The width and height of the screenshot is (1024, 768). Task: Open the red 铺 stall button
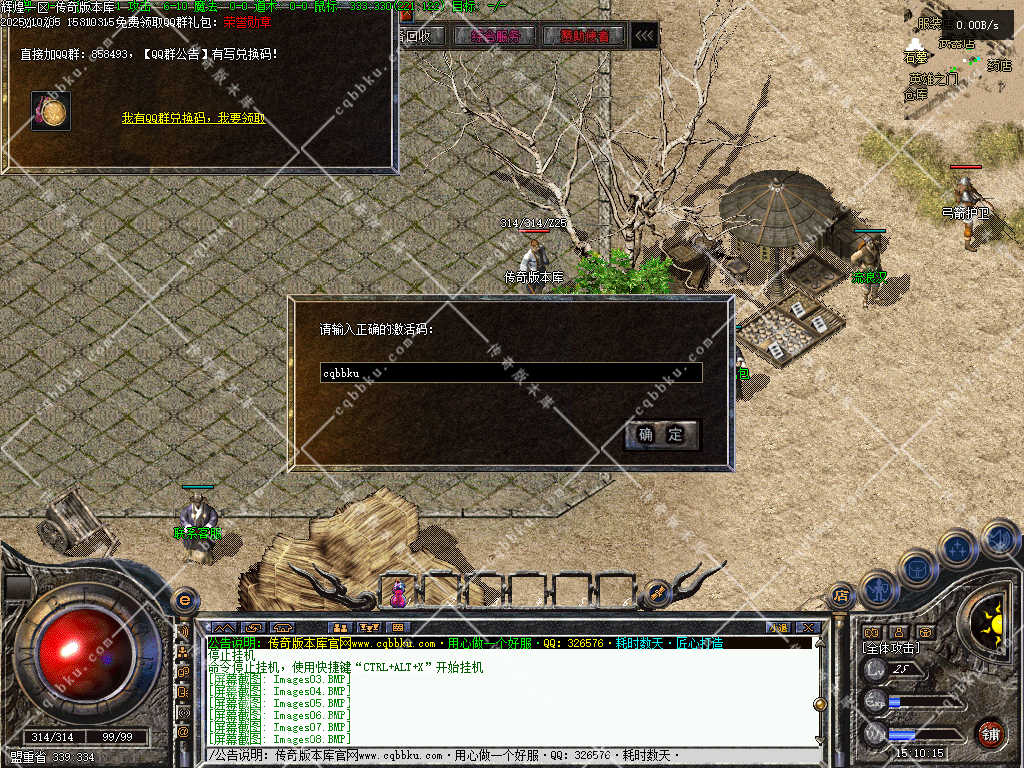pos(990,733)
